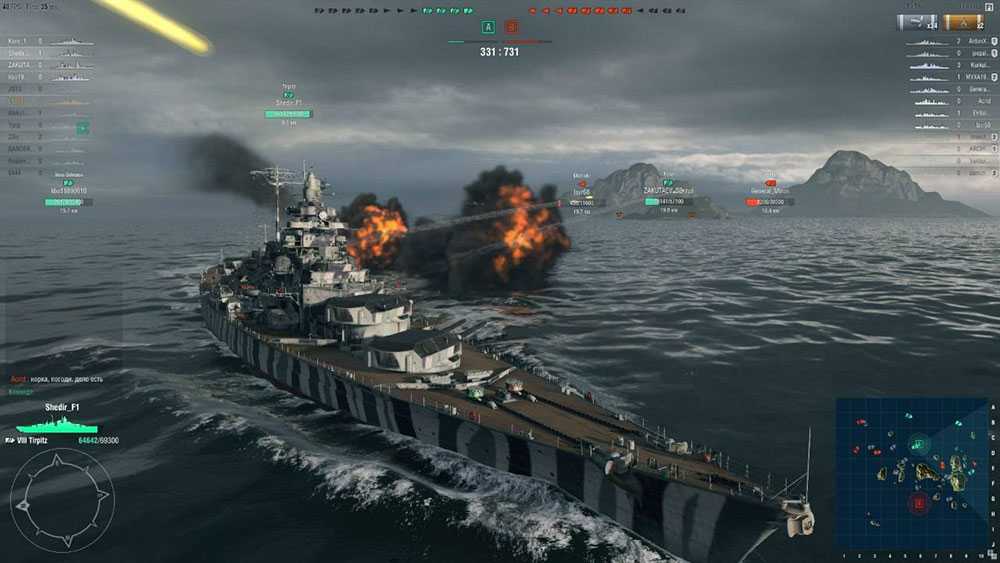Open the orange ribbon badge marked x2

coord(963,22)
